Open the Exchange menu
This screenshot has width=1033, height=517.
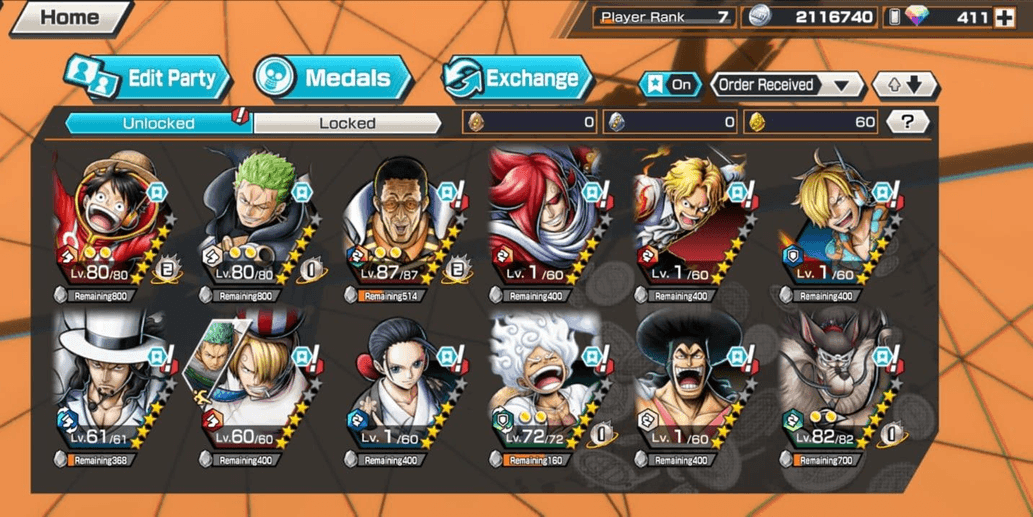(x=517, y=79)
